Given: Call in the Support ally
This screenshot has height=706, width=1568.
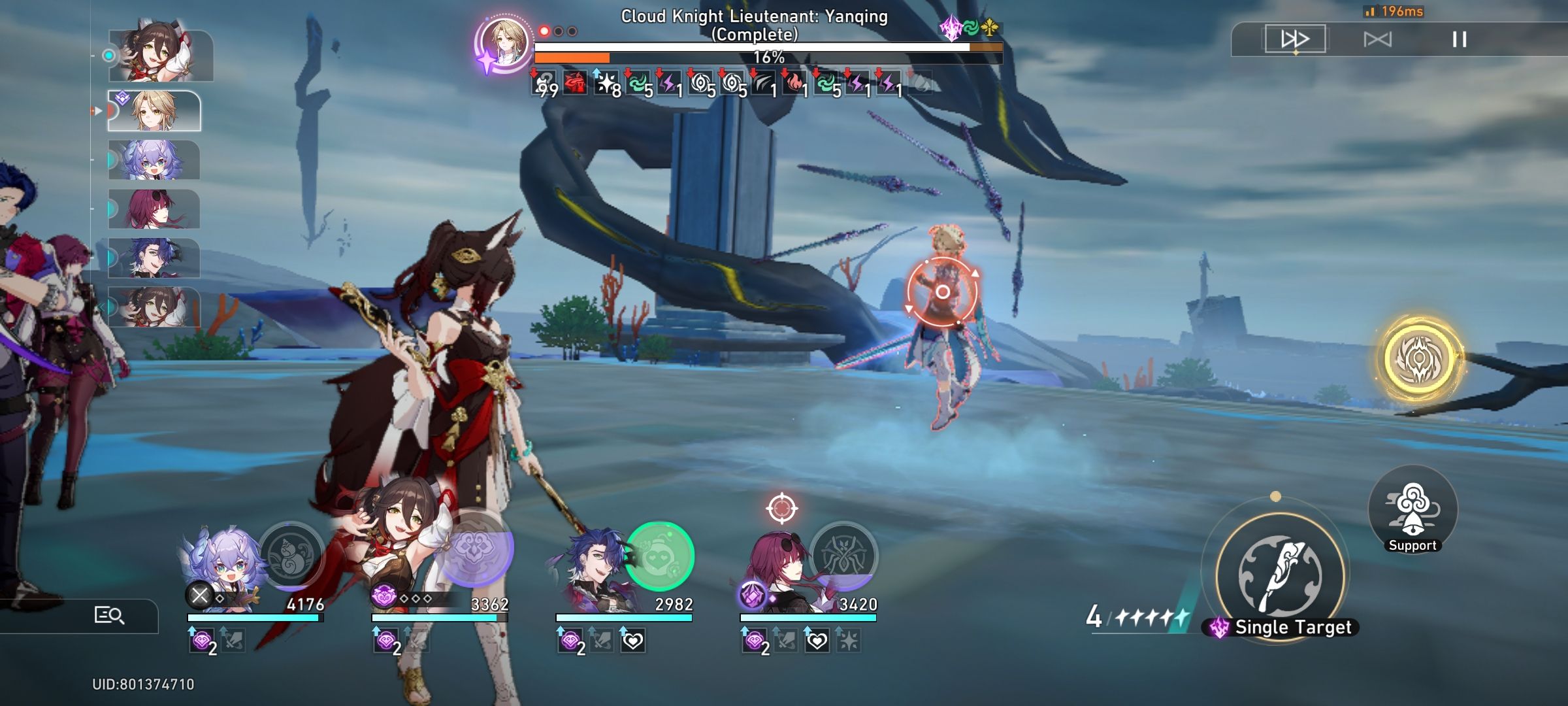Looking at the screenshot, I should coord(1413,516).
